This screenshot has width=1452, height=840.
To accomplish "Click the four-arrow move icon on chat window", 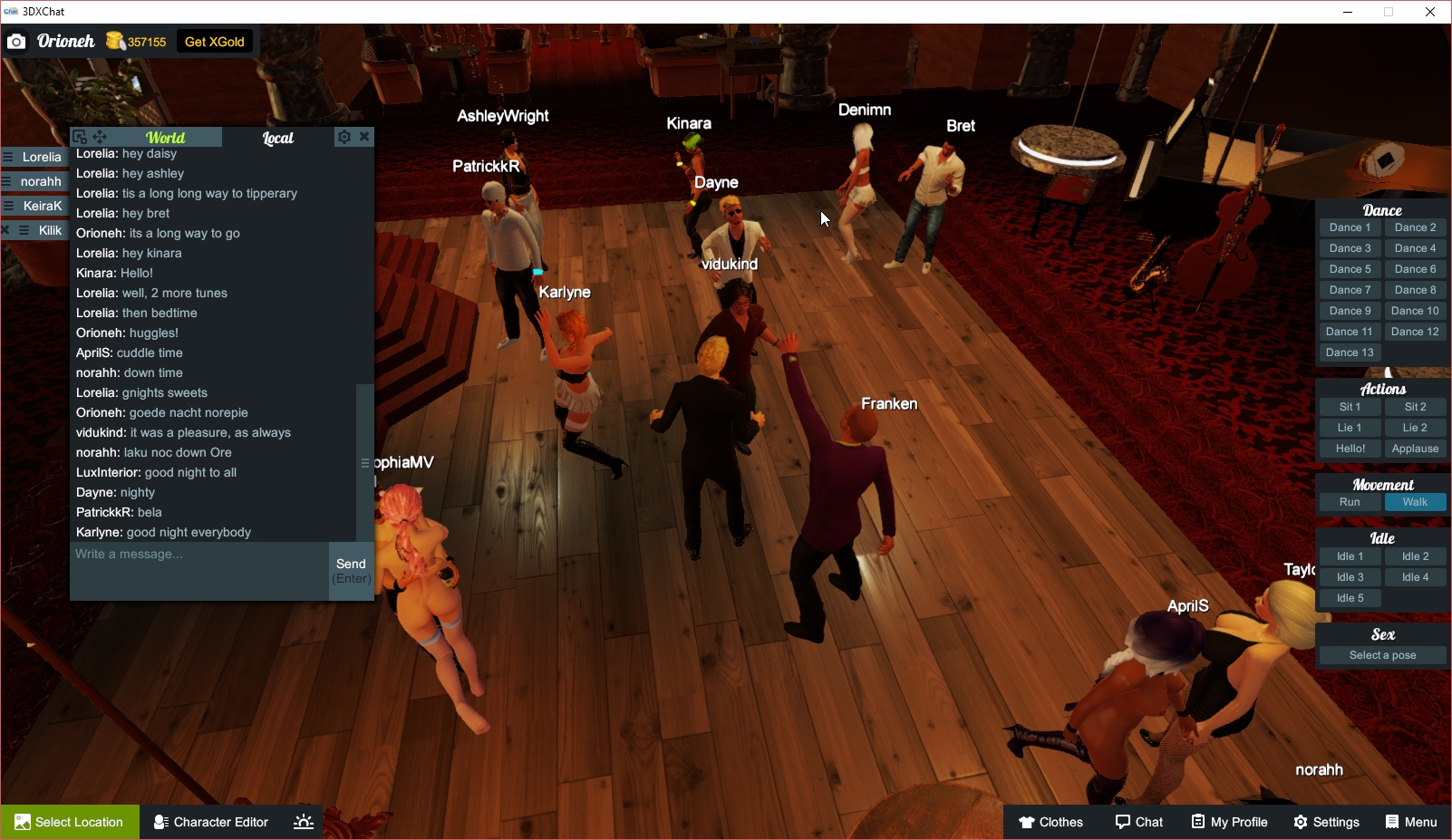I will [98, 136].
